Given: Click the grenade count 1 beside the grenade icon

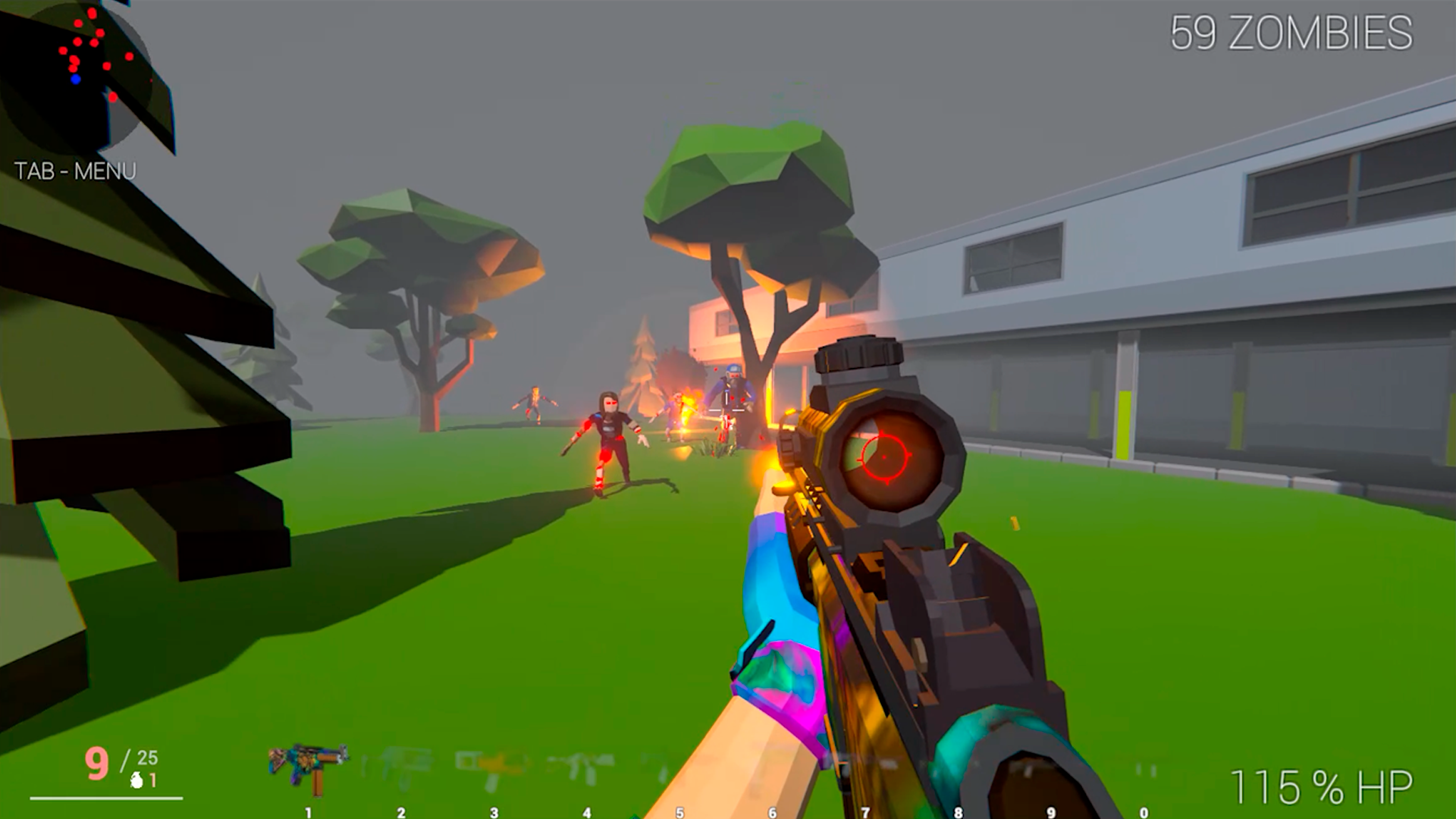Looking at the screenshot, I should pyautogui.click(x=154, y=779).
